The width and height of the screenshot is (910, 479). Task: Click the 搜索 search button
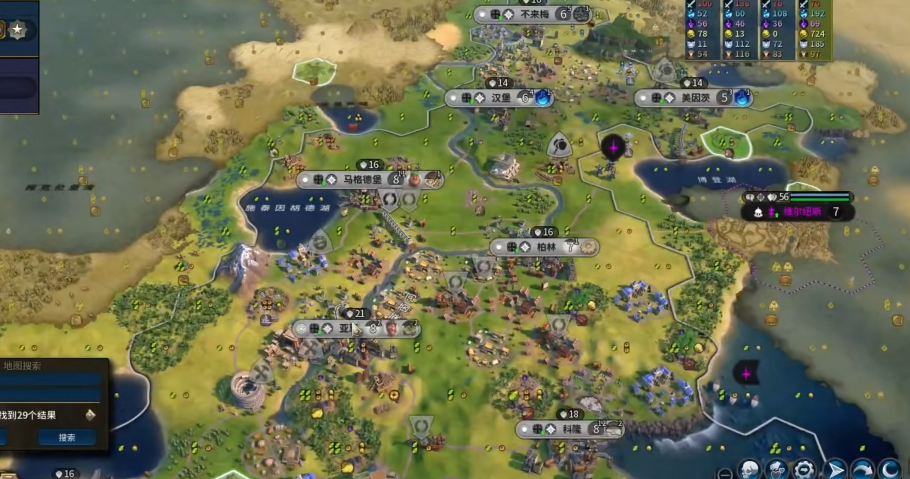[67, 438]
